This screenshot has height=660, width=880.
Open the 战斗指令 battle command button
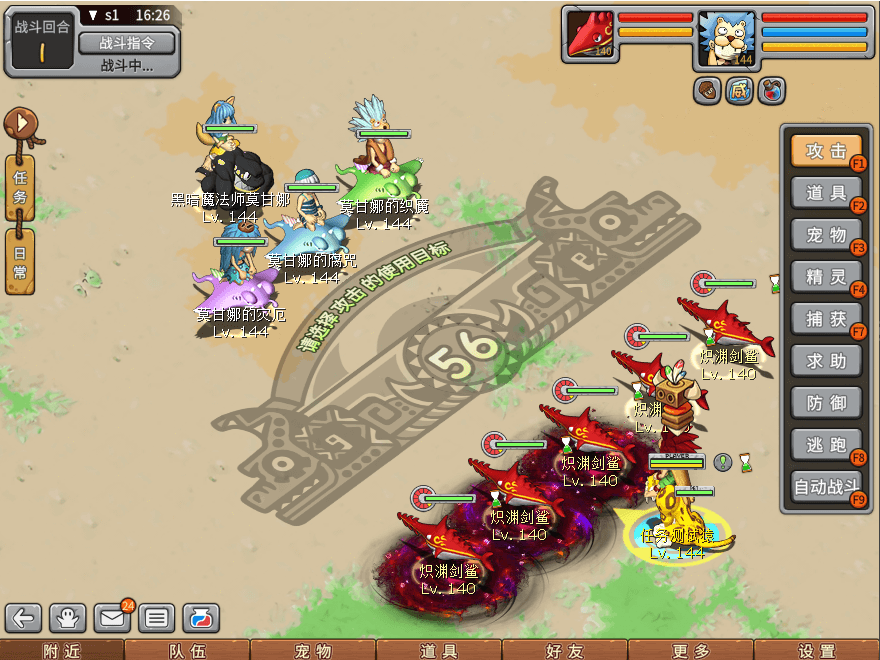[x=126, y=43]
